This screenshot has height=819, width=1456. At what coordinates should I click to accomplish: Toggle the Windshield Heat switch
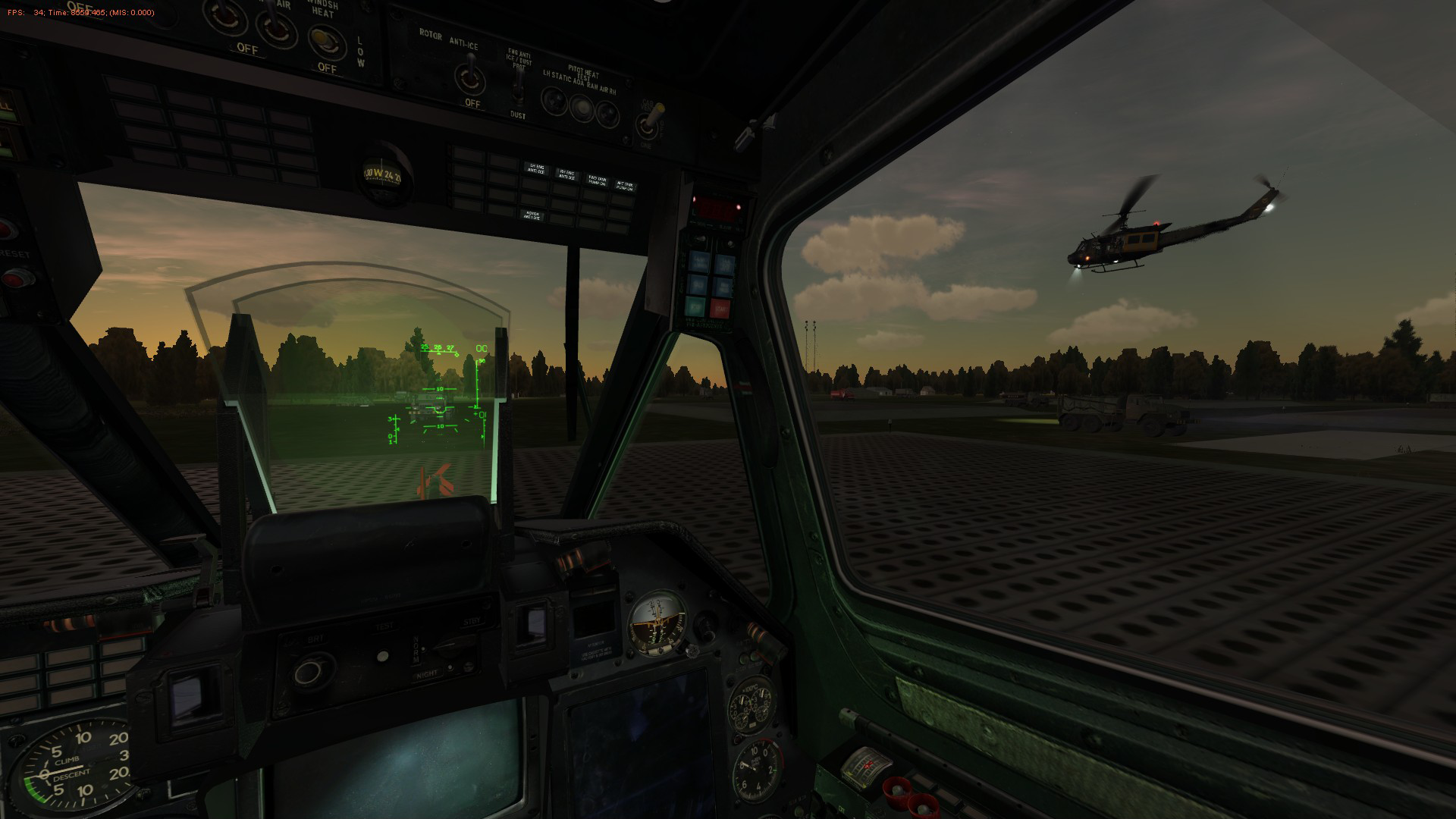[x=324, y=38]
